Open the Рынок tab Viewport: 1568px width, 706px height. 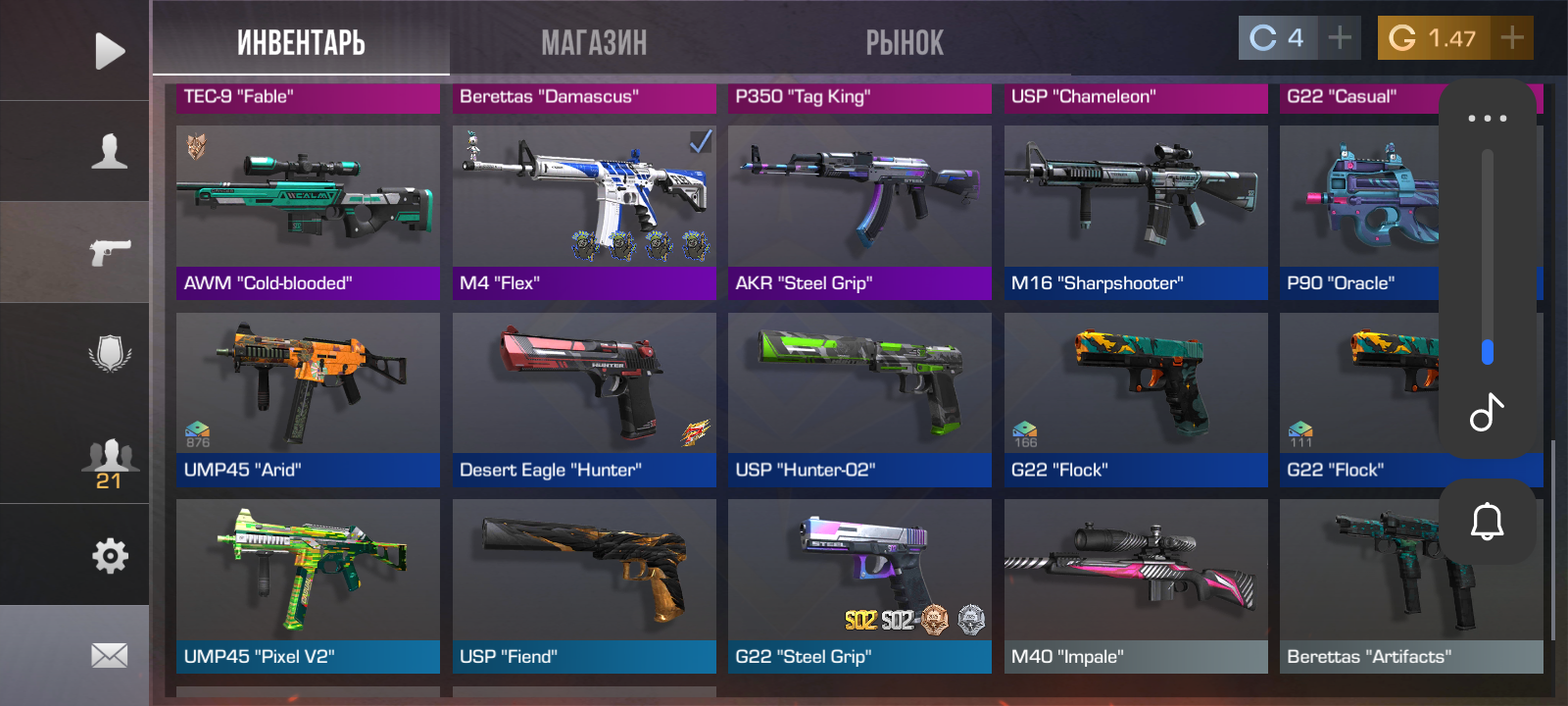click(x=905, y=43)
